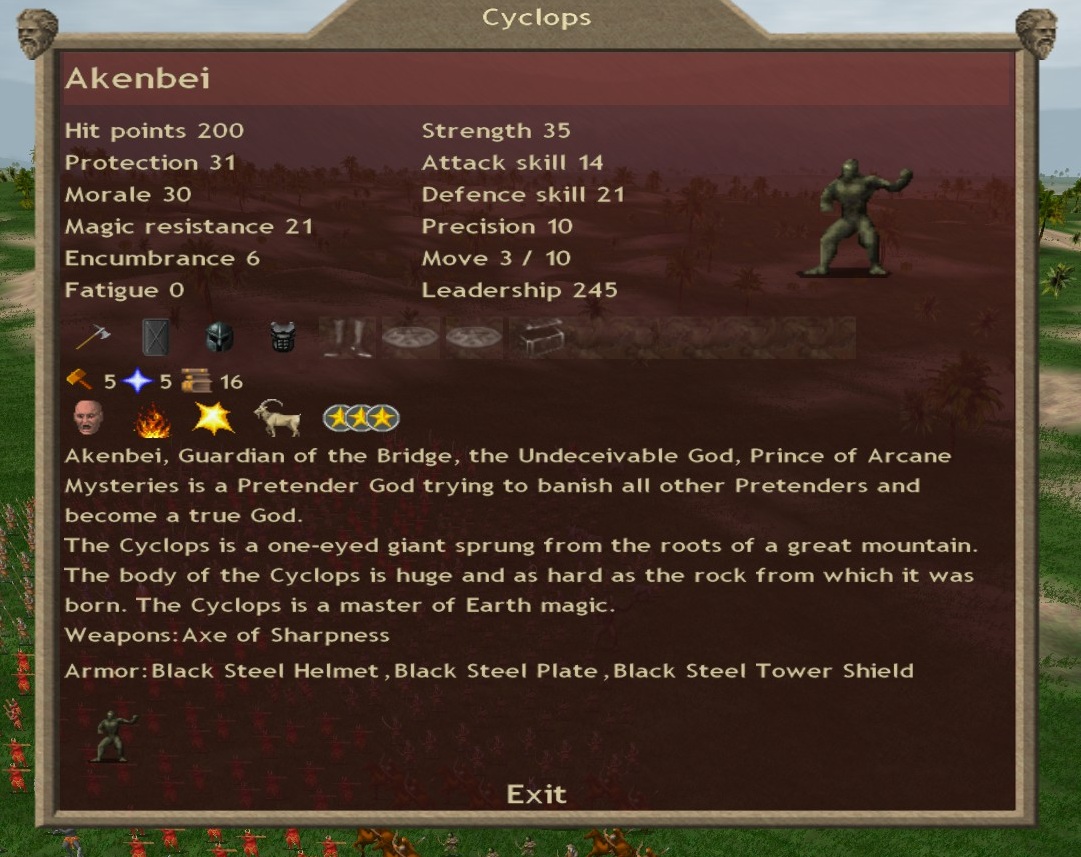The image size is (1081, 857).
Task: Inspect the blue Astral magic star icon
Action: point(137,381)
